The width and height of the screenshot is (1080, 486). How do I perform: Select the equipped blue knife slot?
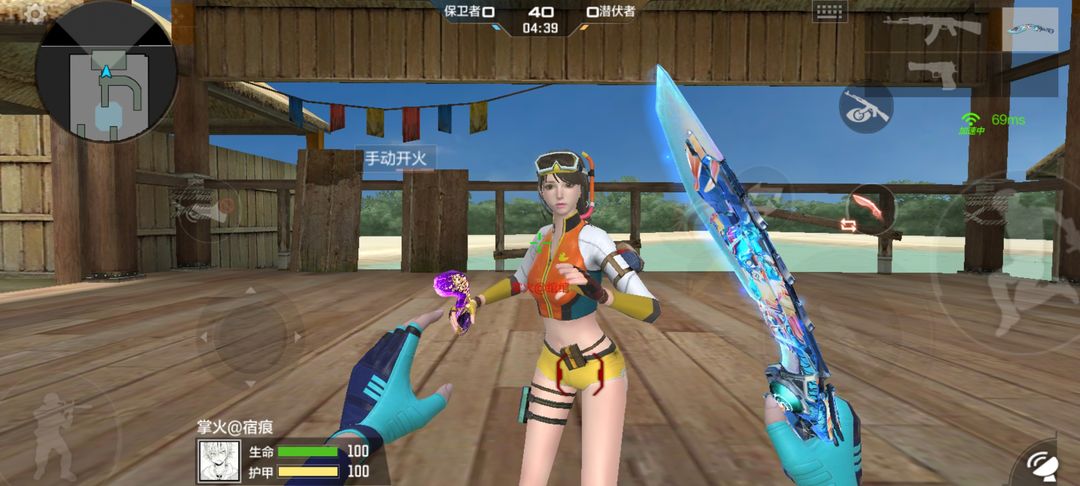tap(1030, 30)
